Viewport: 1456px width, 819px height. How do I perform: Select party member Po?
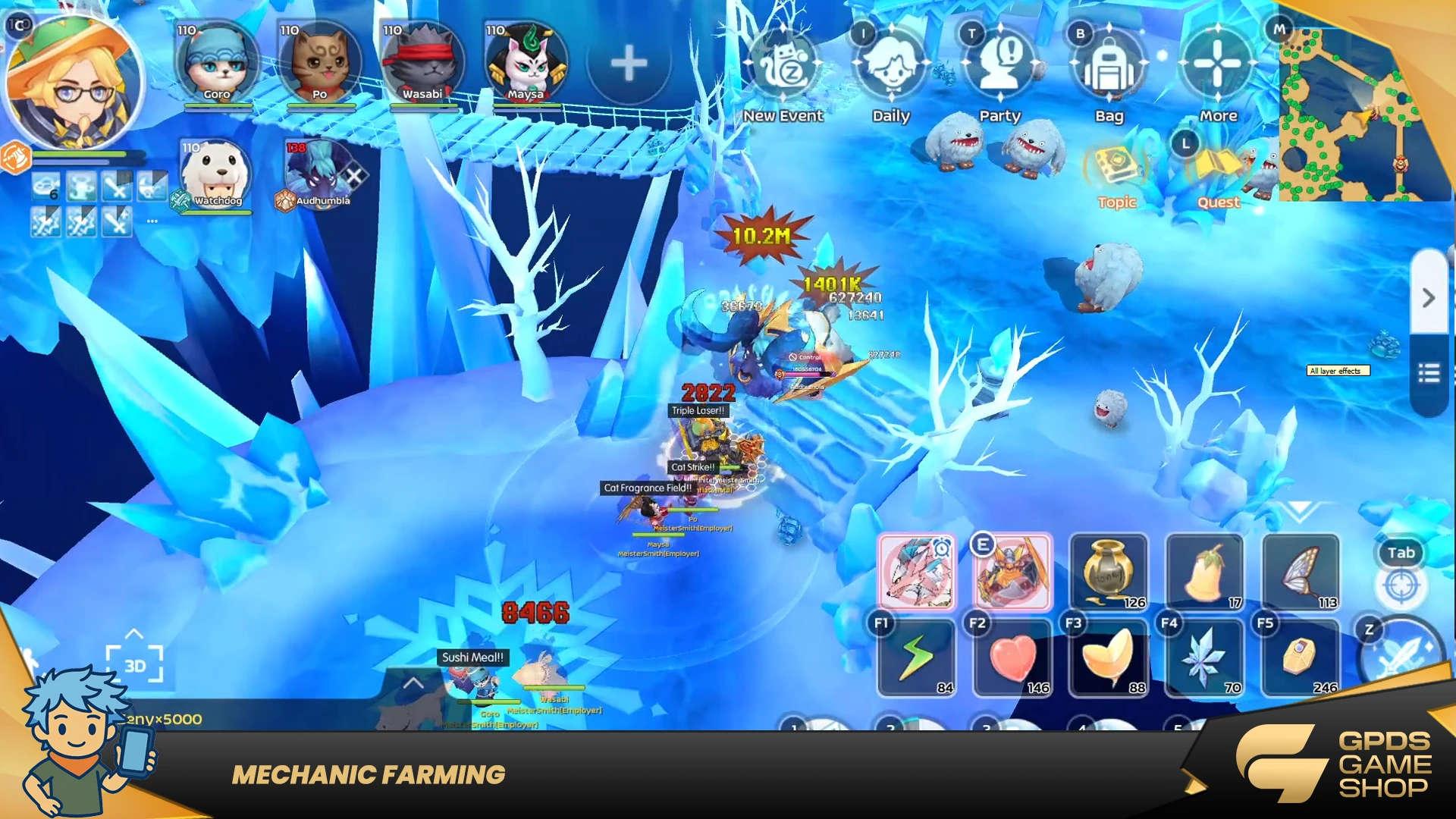pos(320,64)
